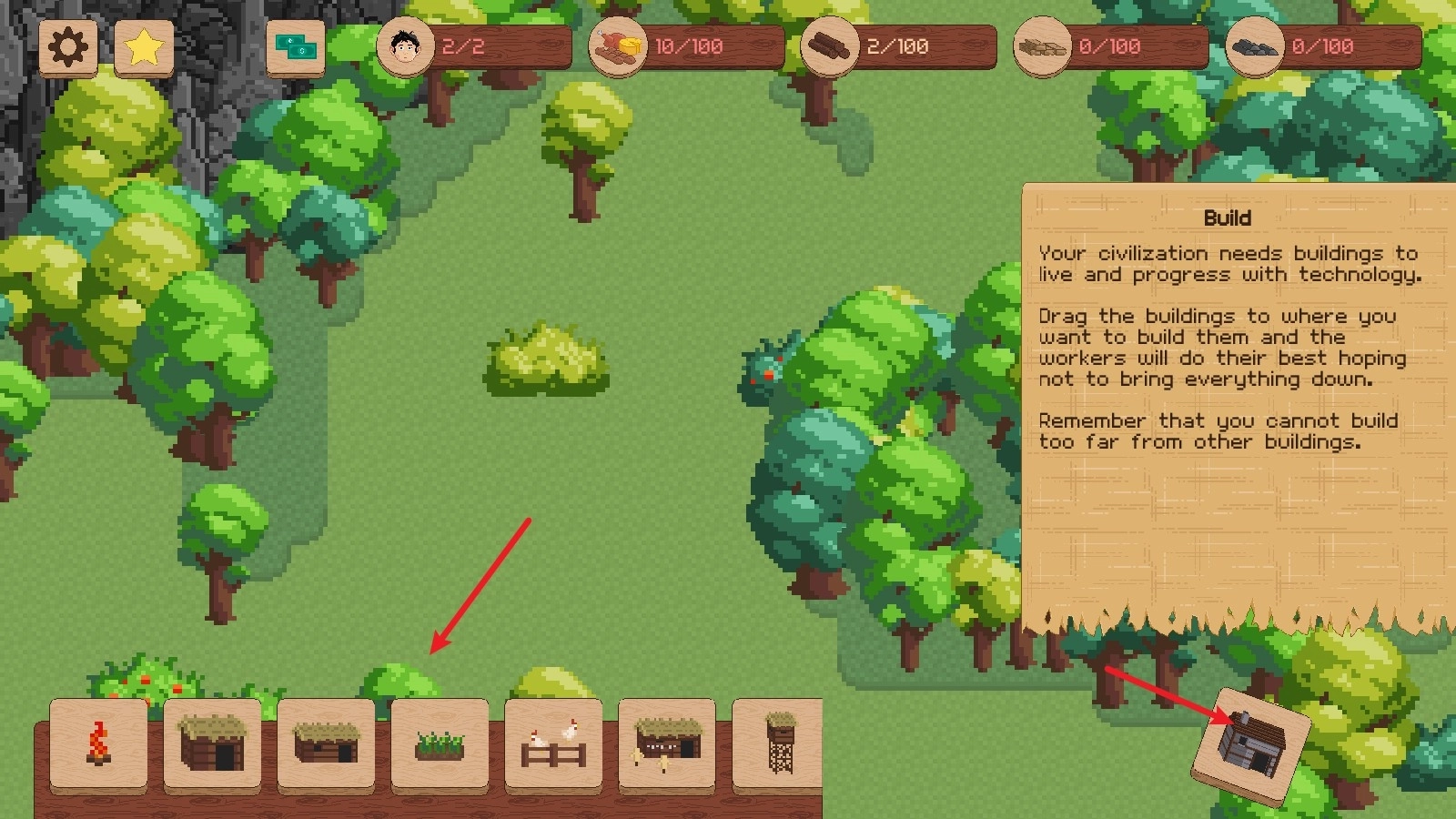1456x819 pixels.
Task: Toggle the build menu cabin button
Action: 1251,744
